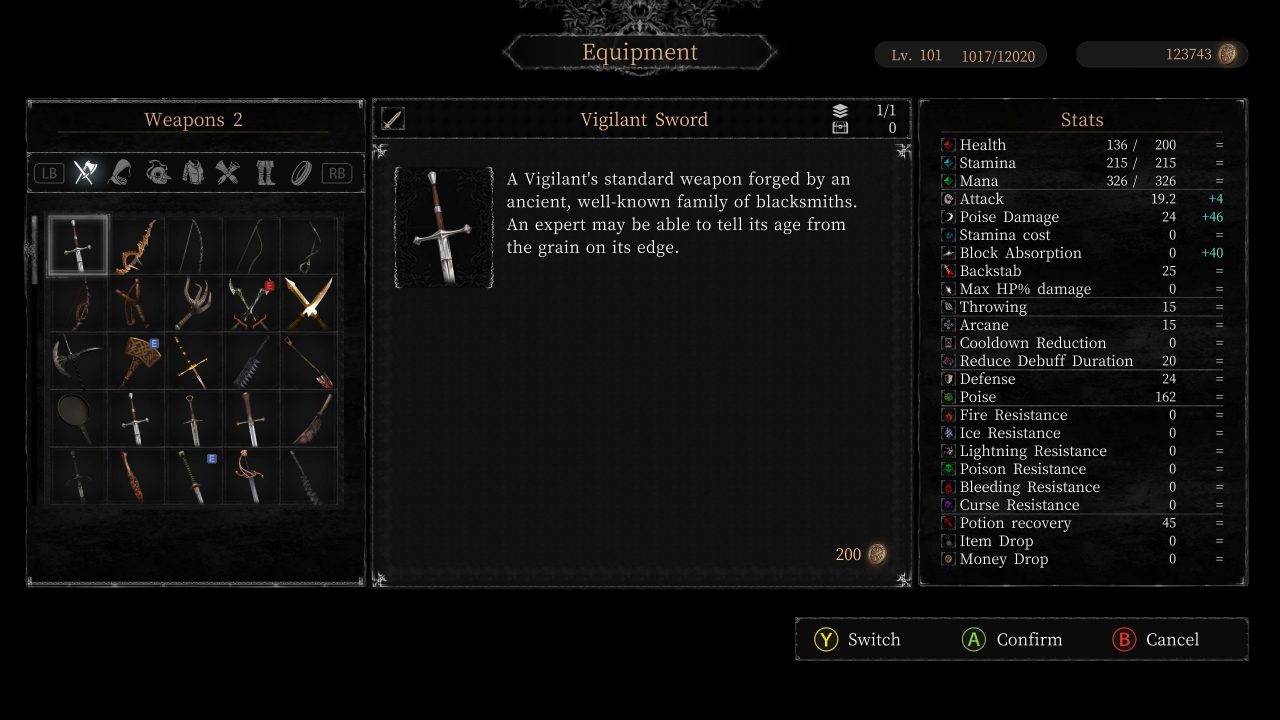Select the dual scythe weapon slot

pyautogui.click(x=252, y=303)
